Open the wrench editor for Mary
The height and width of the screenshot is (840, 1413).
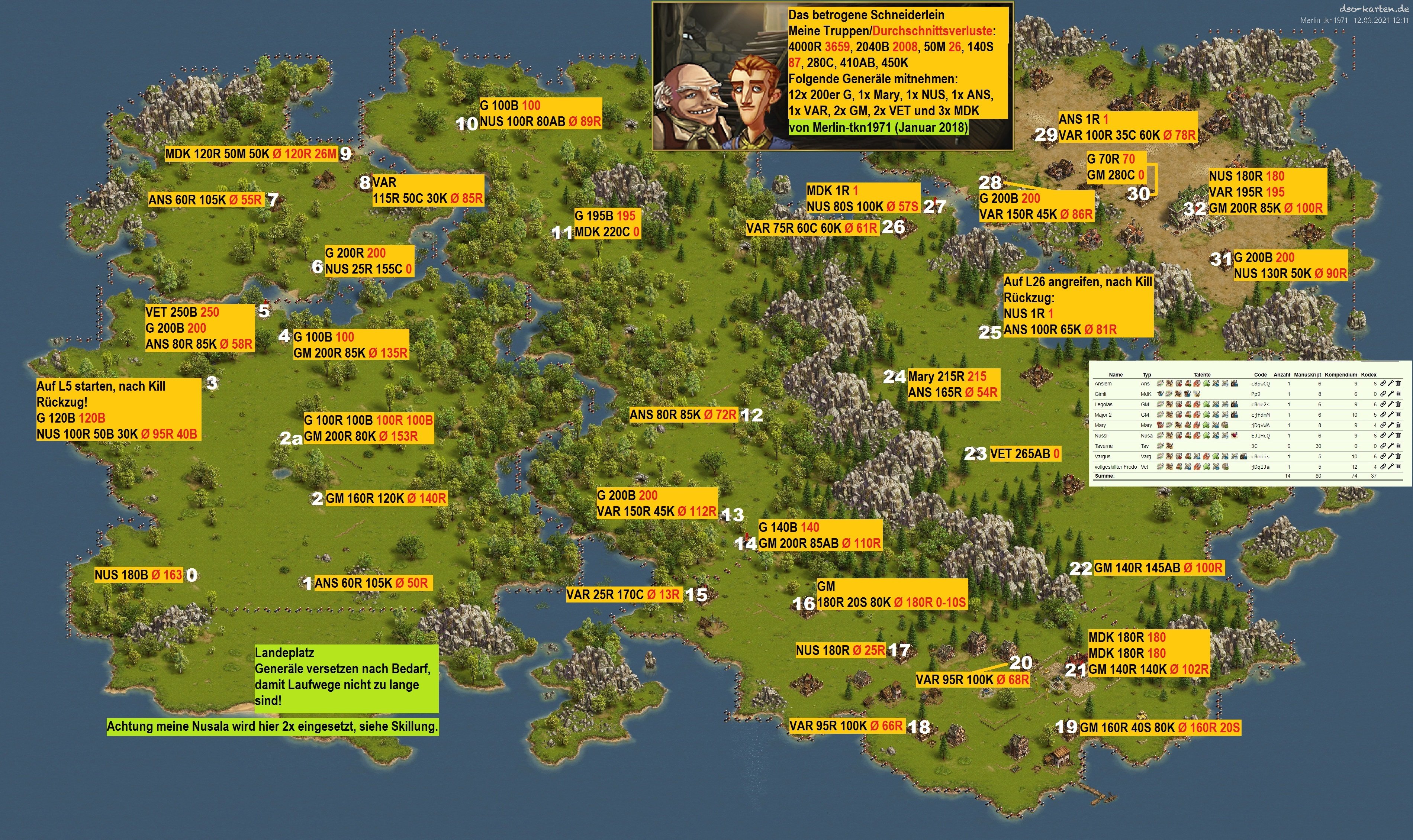click(1390, 425)
